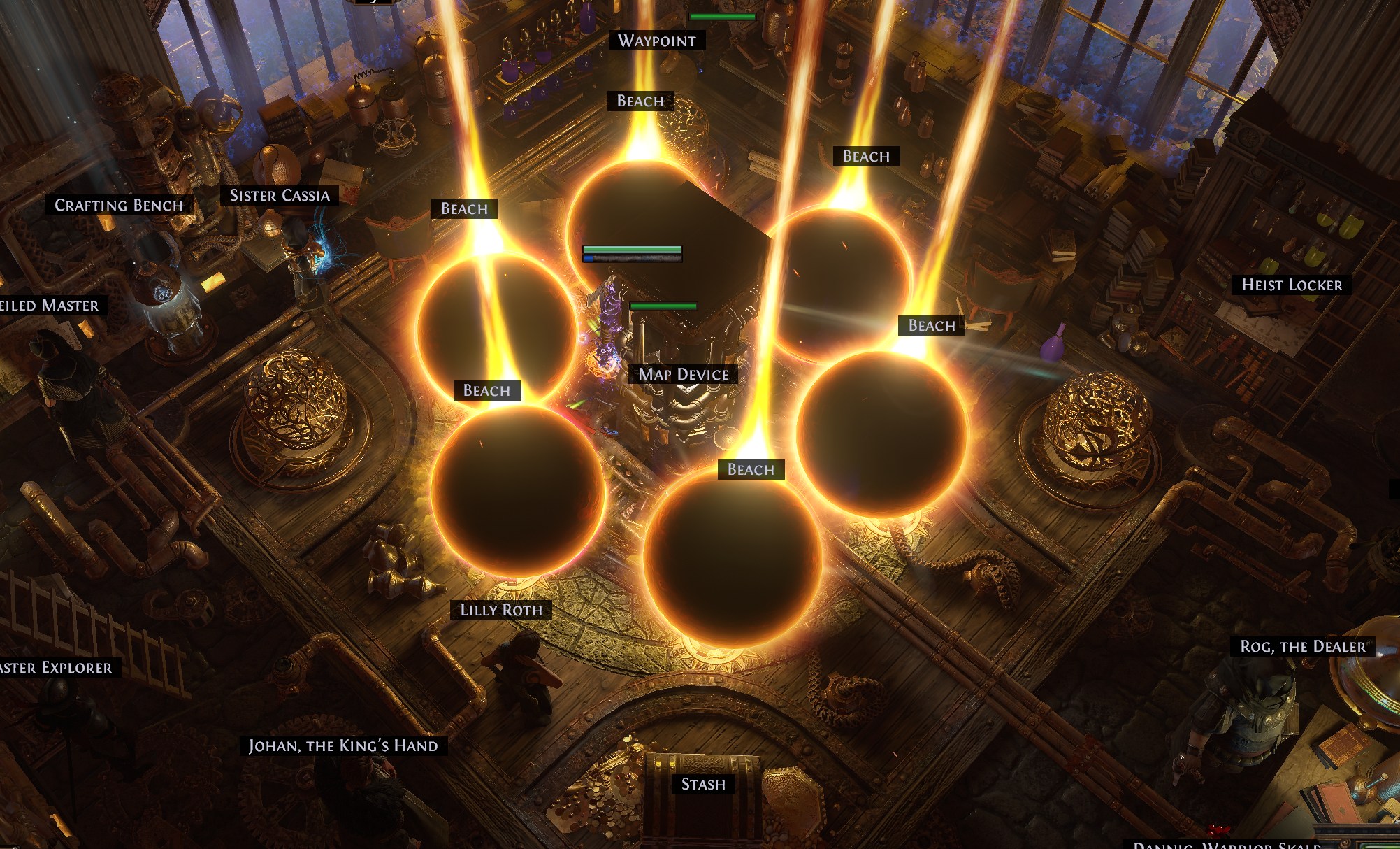Talk to Sister Cassia via her label
The width and height of the screenshot is (1400, 849).
pyautogui.click(x=280, y=196)
